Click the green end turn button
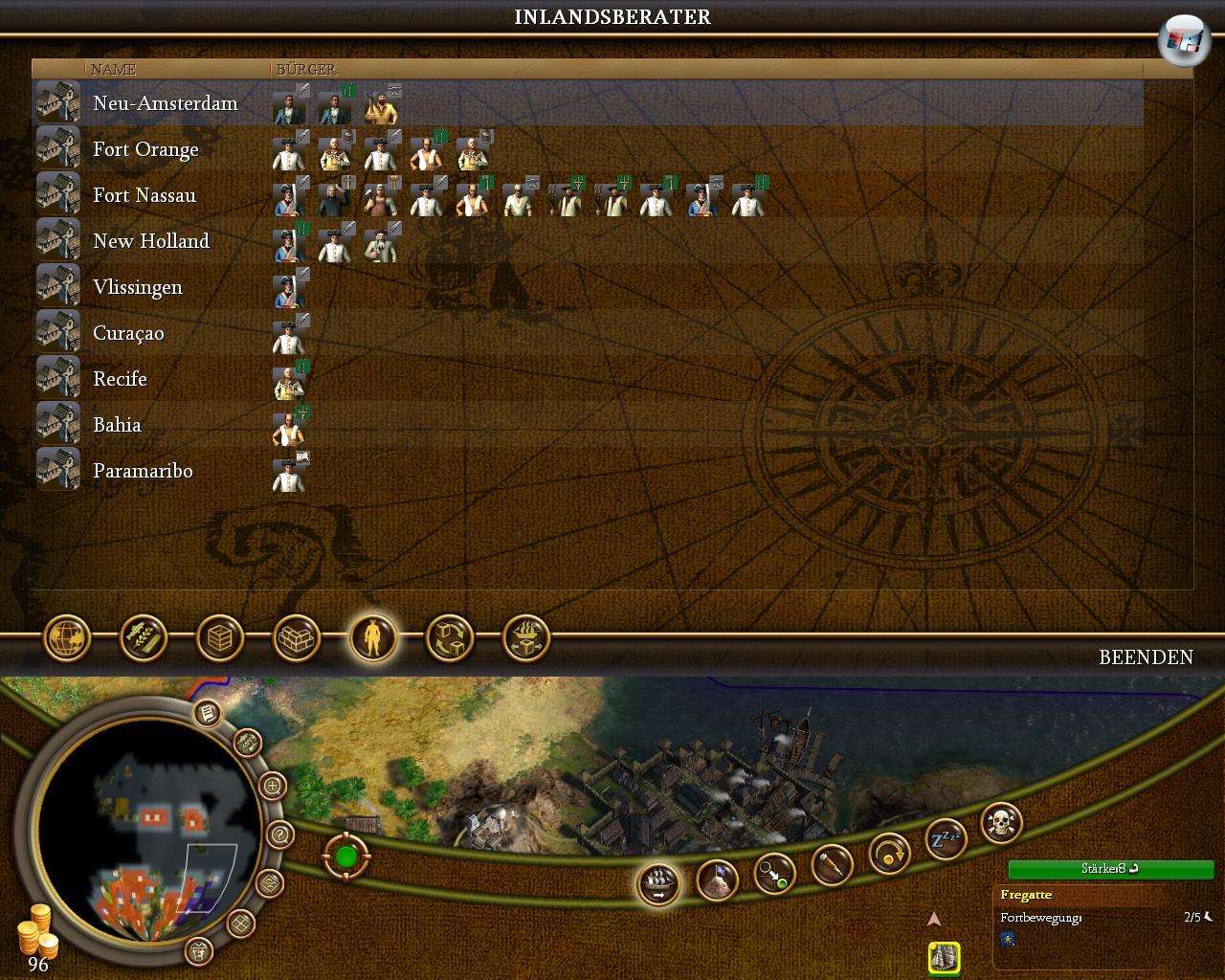 coord(345,857)
